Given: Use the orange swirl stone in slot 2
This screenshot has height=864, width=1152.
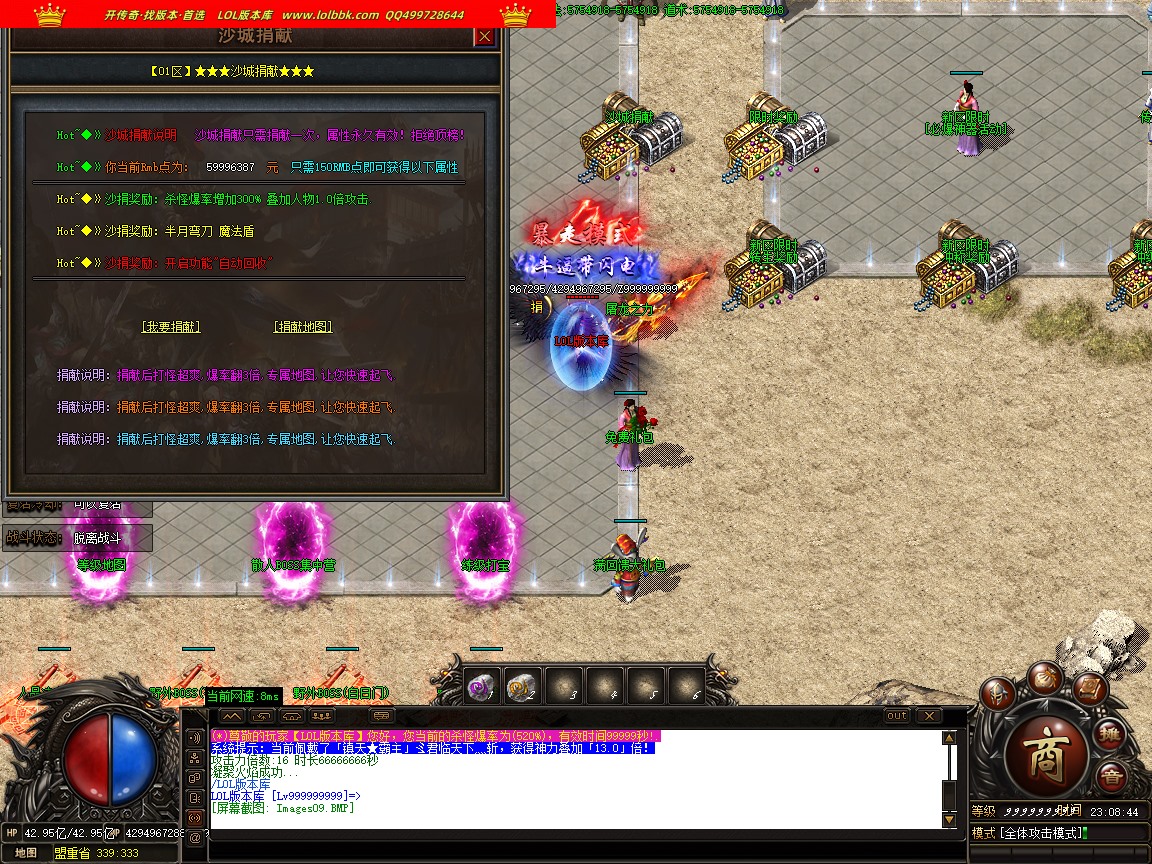Looking at the screenshot, I should click(x=522, y=686).
